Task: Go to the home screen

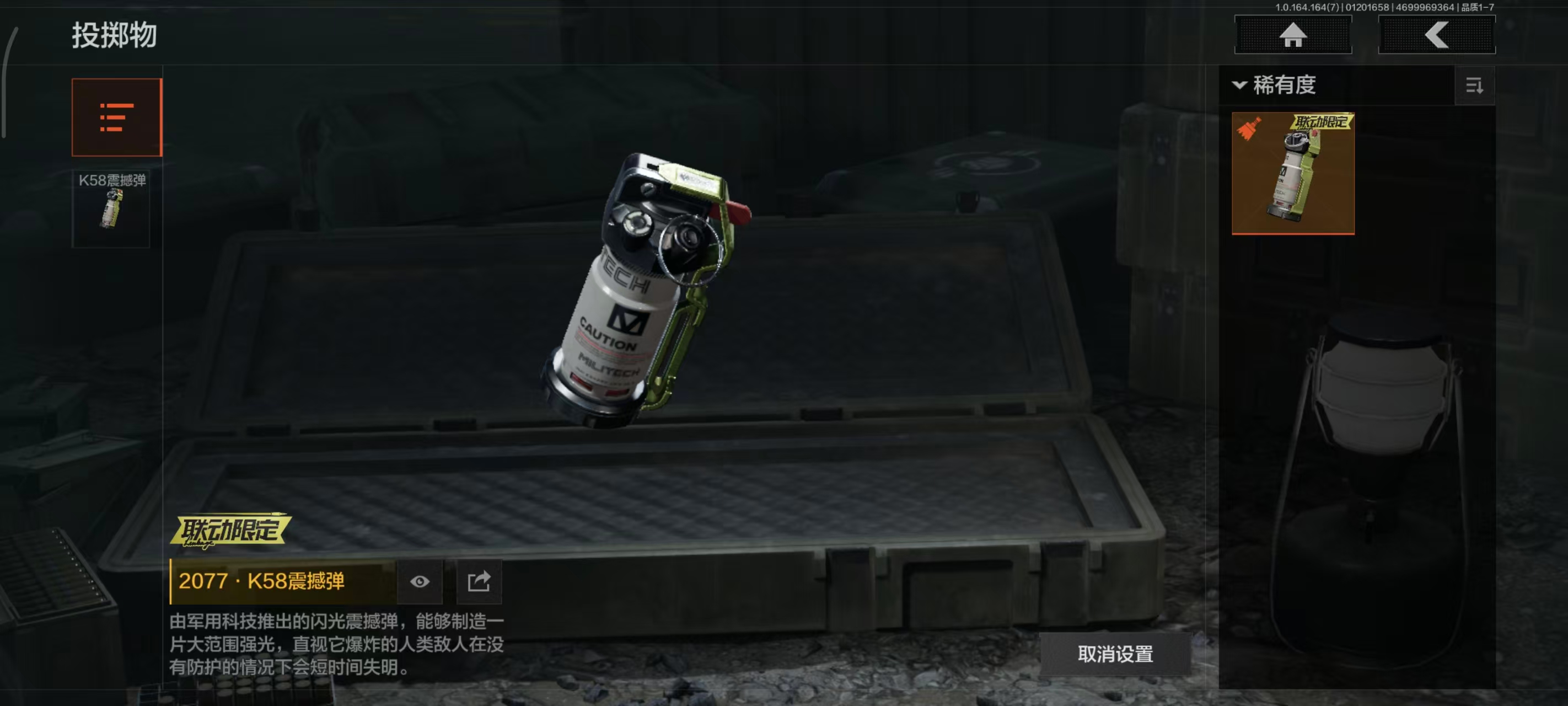Action: point(1292,35)
